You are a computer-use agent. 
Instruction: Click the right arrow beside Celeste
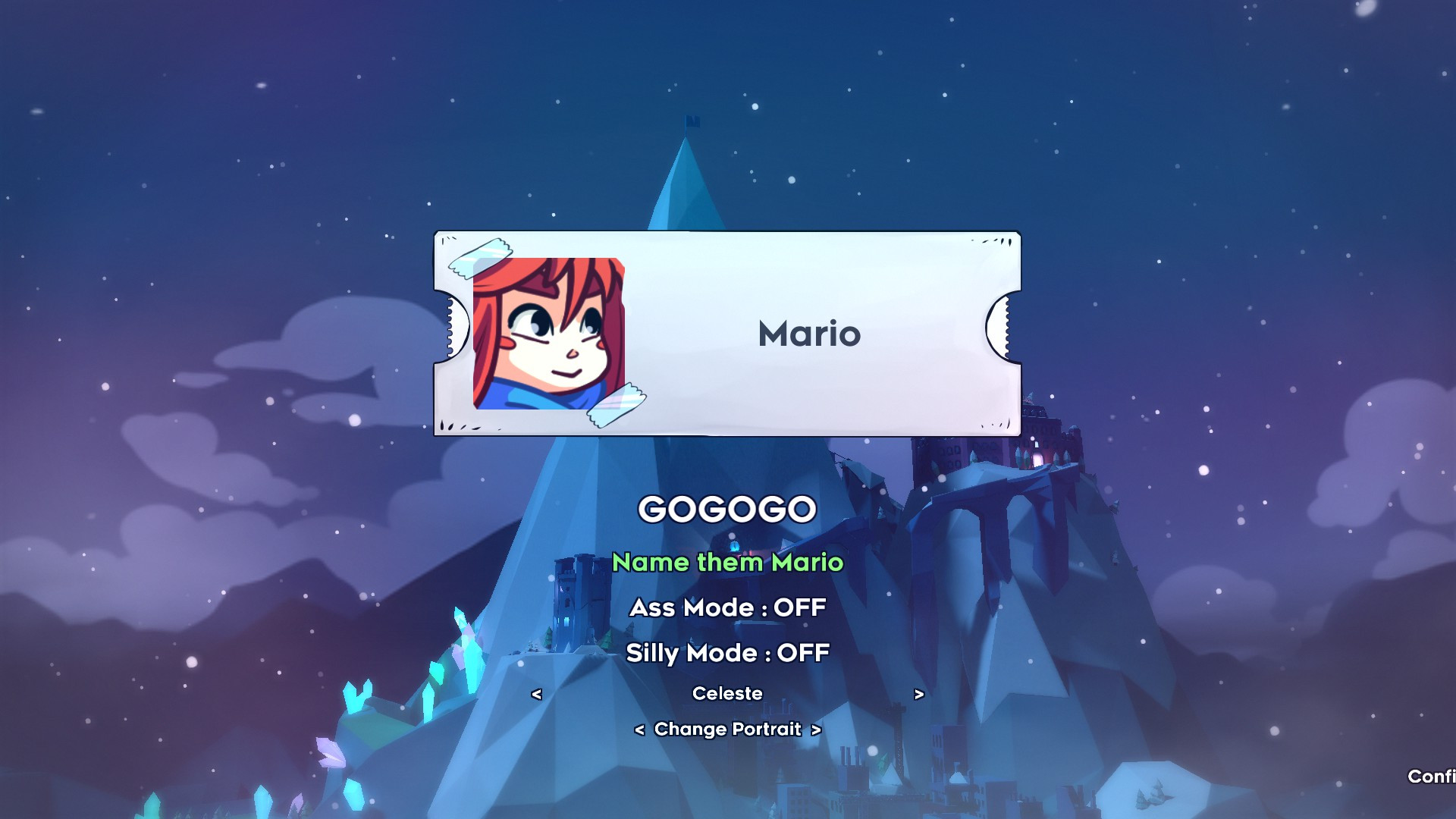pos(918,692)
